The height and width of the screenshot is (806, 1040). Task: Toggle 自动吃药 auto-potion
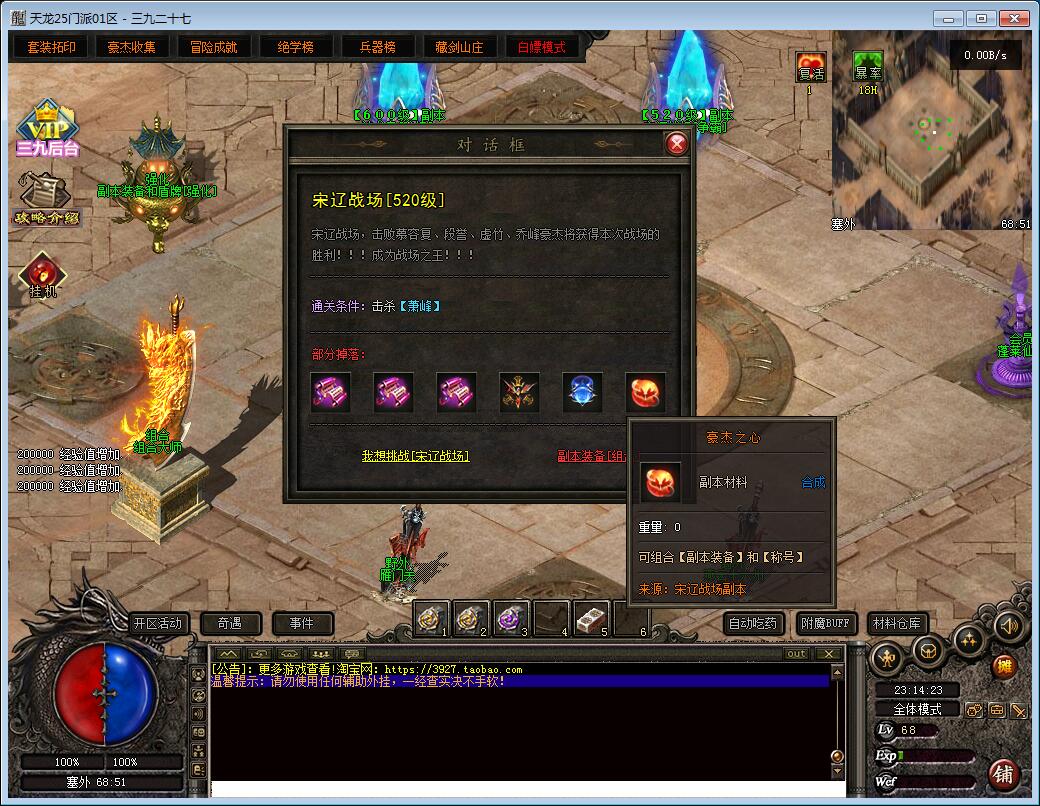click(753, 623)
